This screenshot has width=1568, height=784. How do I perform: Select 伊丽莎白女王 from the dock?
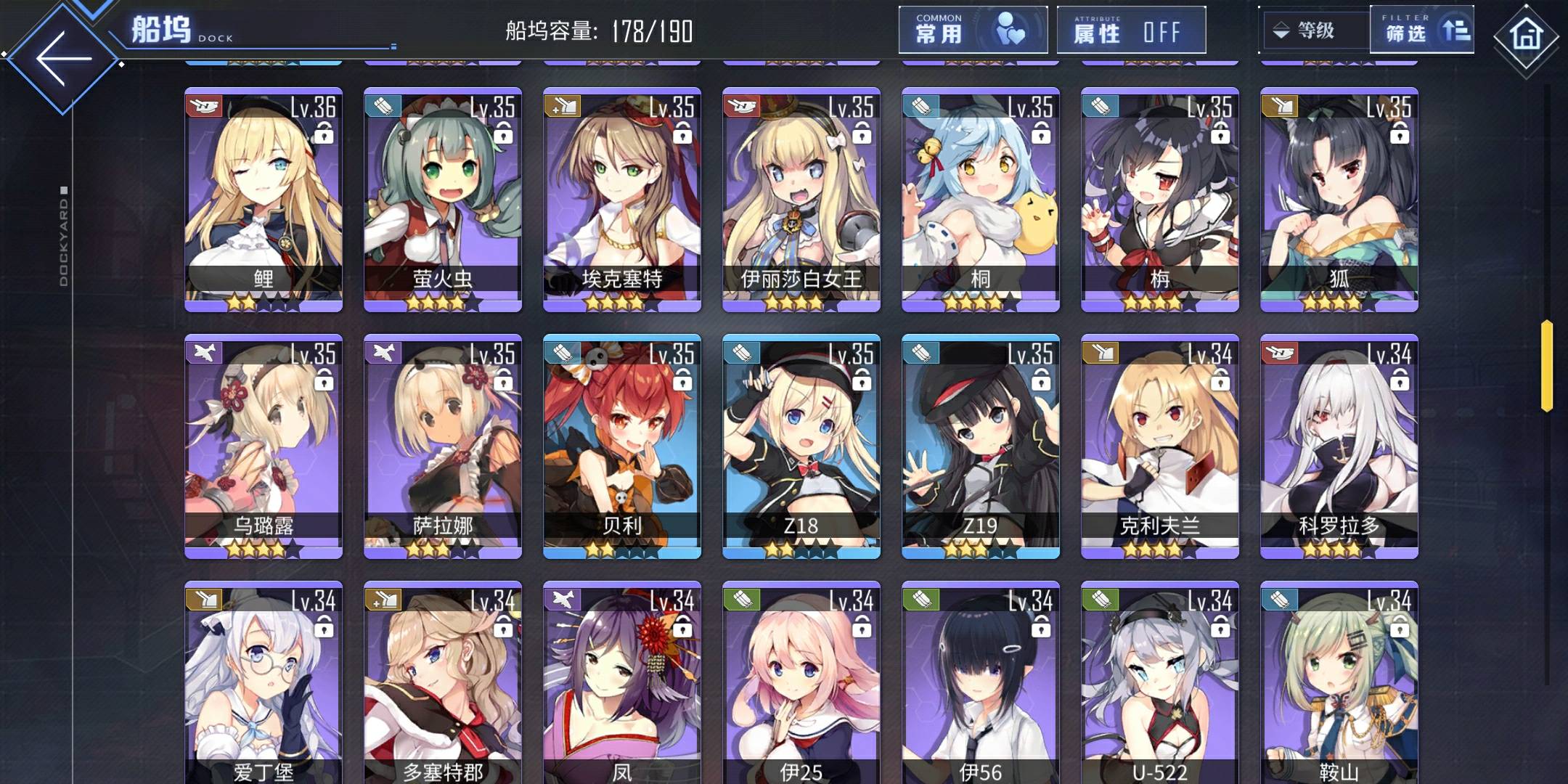[x=801, y=200]
